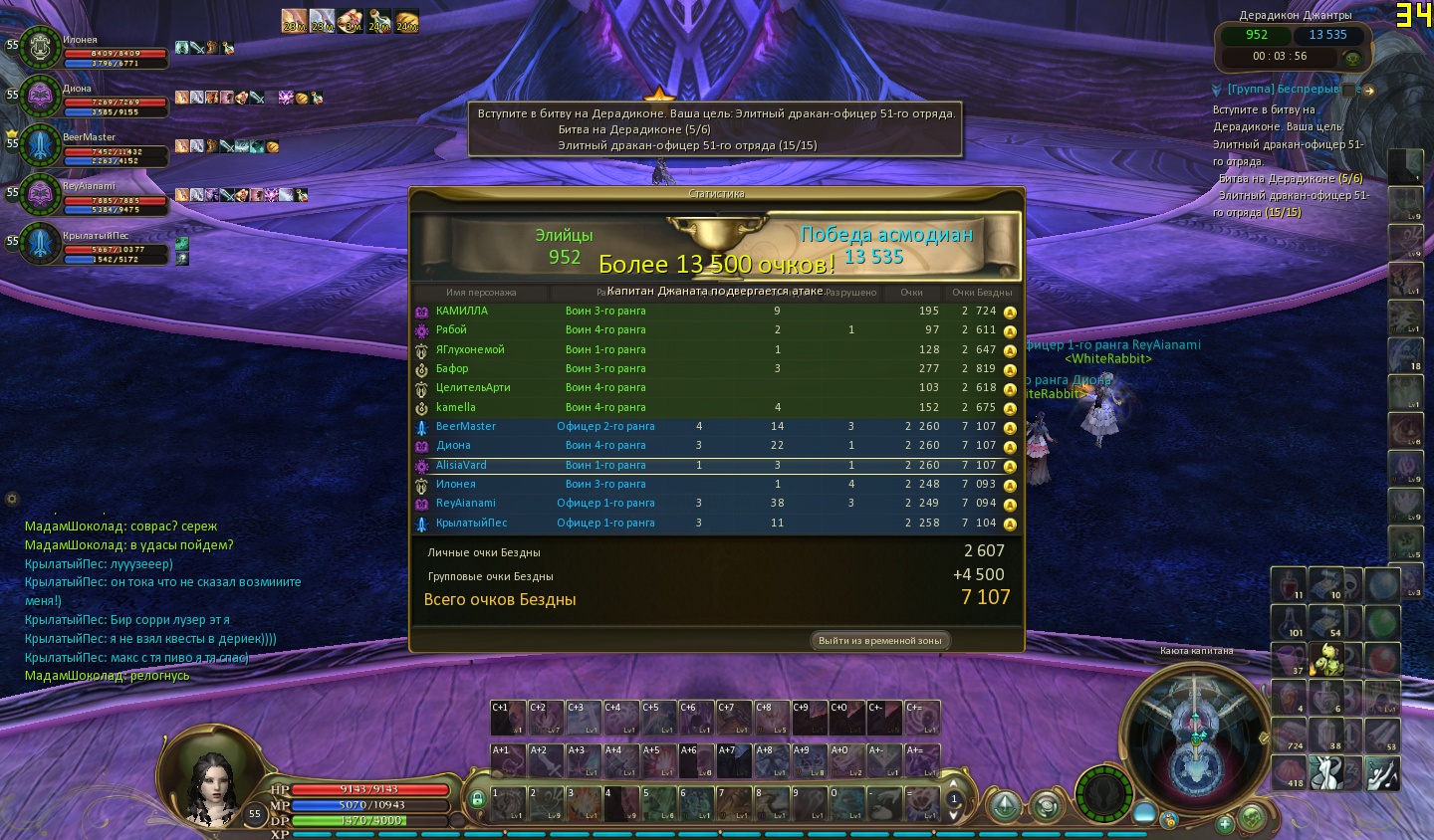
Task: Click the green plus button near the minimap
Action: coord(1225,823)
